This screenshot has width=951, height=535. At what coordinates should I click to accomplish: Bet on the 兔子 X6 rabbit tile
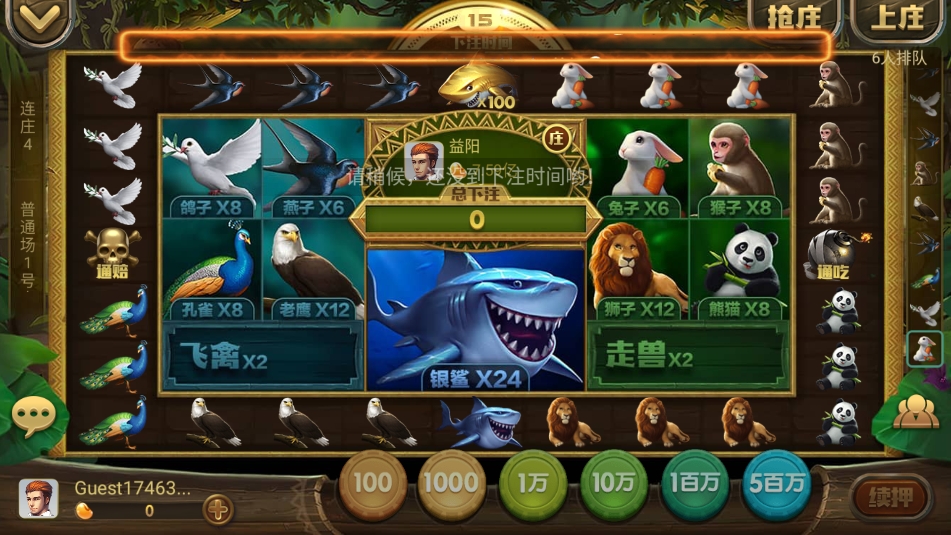pyautogui.click(x=638, y=167)
